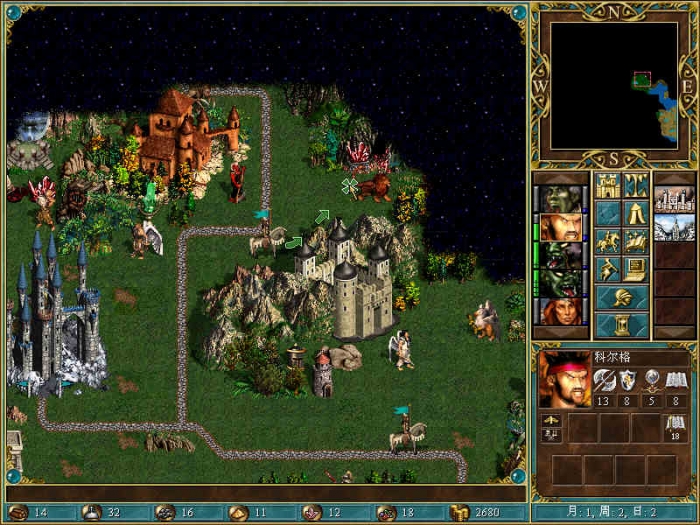The width and height of the screenshot is (700, 525).
Task: Open system options via the computer icon
Action: click(x=636, y=269)
